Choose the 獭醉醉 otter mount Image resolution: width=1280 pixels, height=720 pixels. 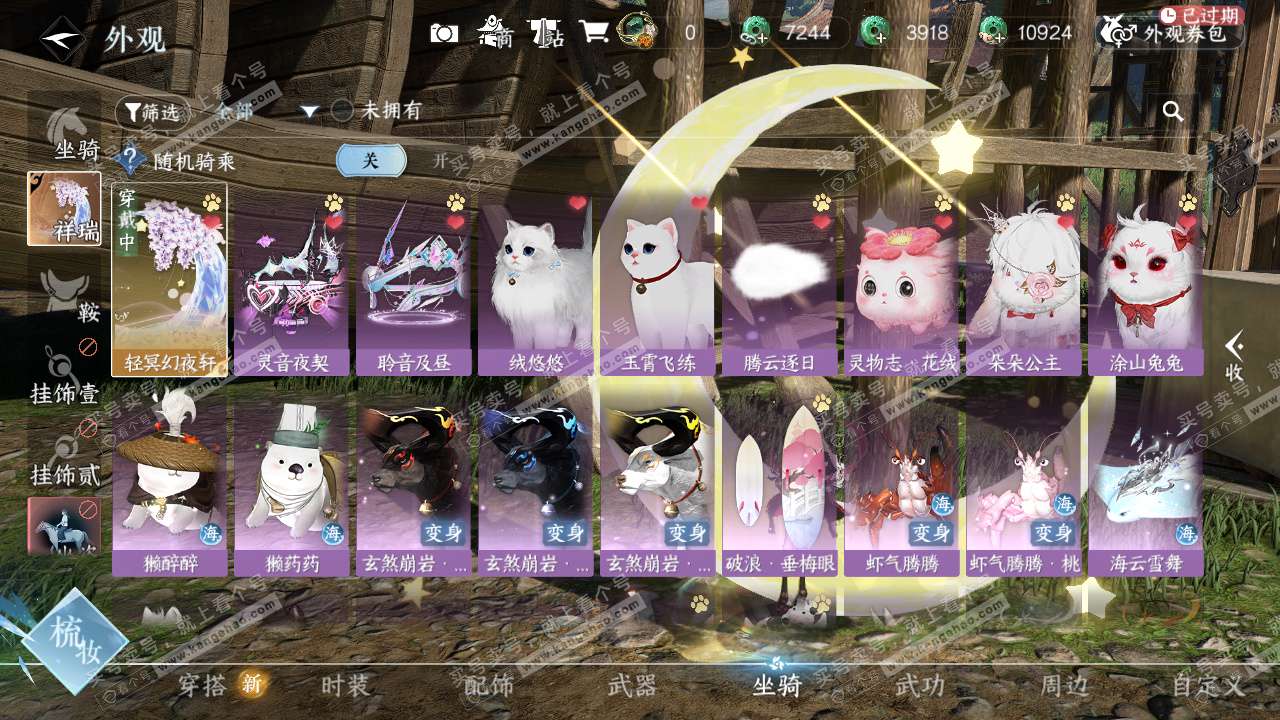(x=169, y=490)
